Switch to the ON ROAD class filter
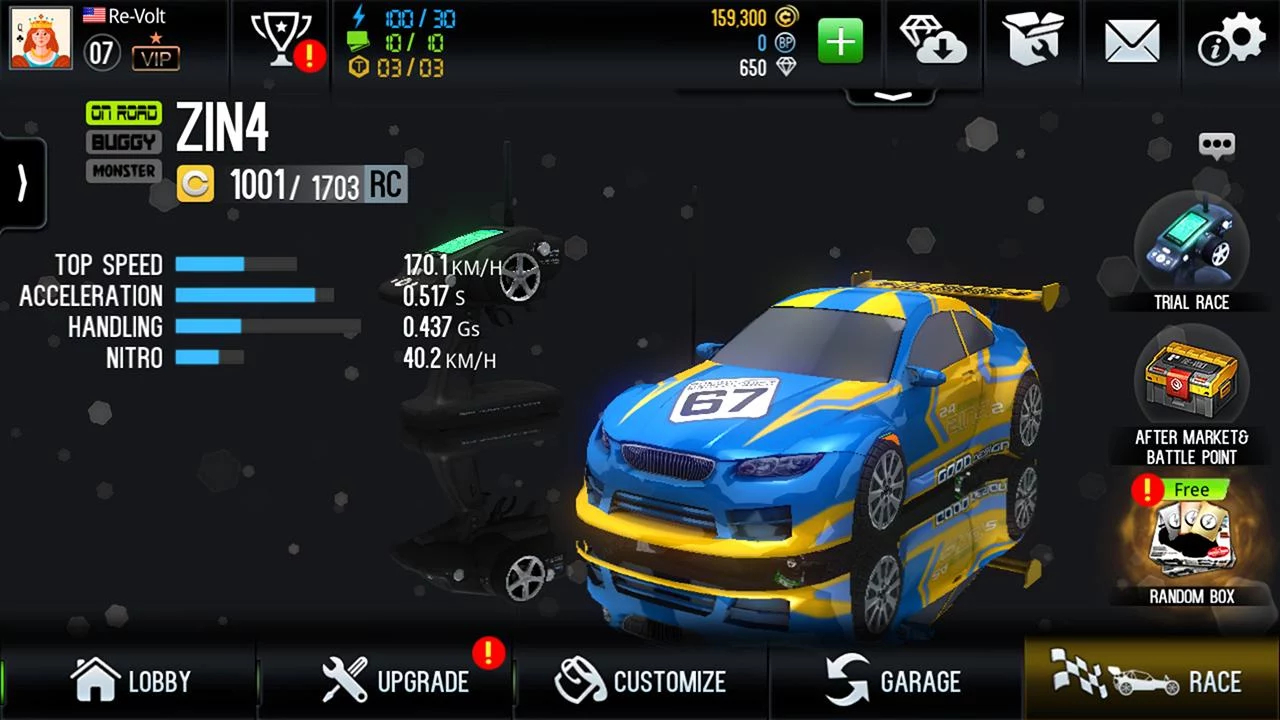1280x720 pixels. 122,112
